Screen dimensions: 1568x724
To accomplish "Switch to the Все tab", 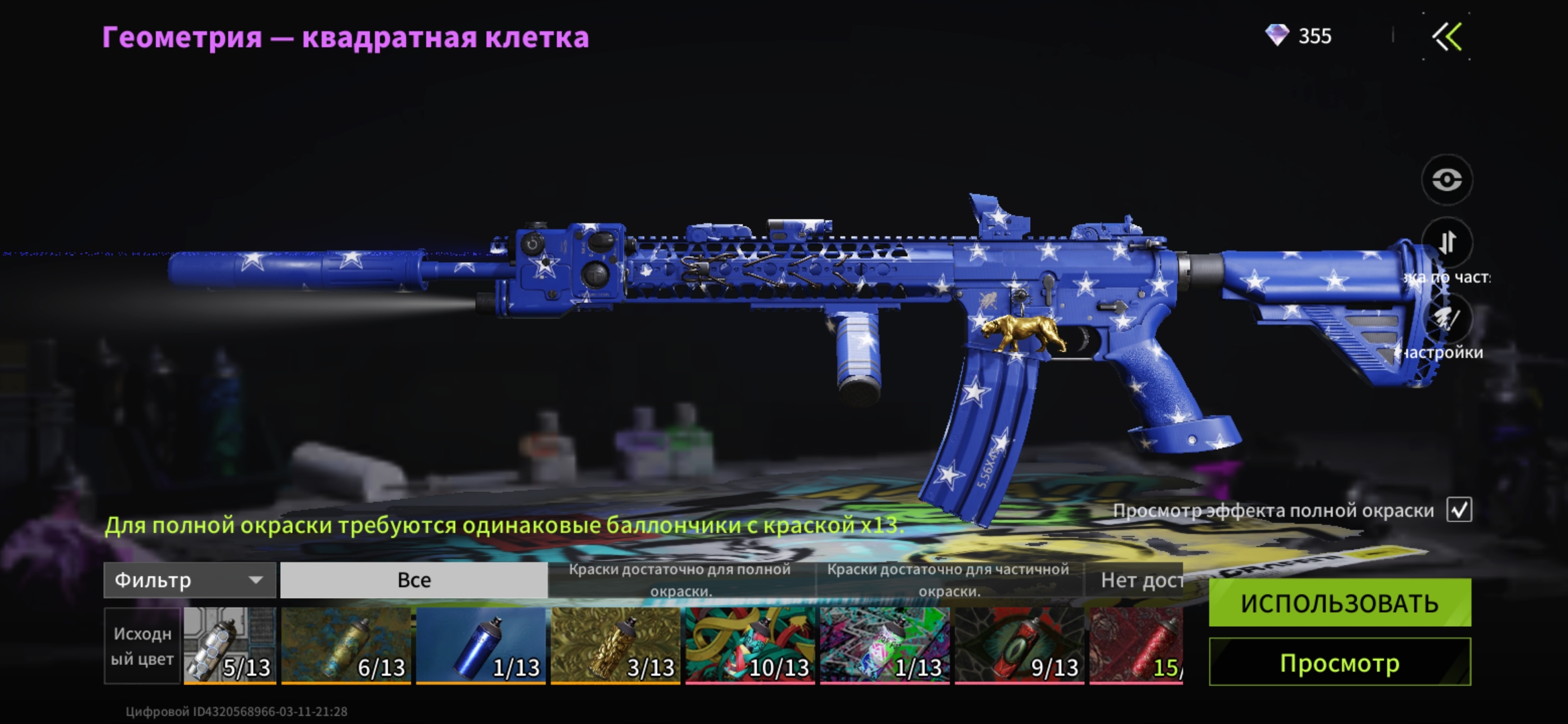I will (x=413, y=580).
